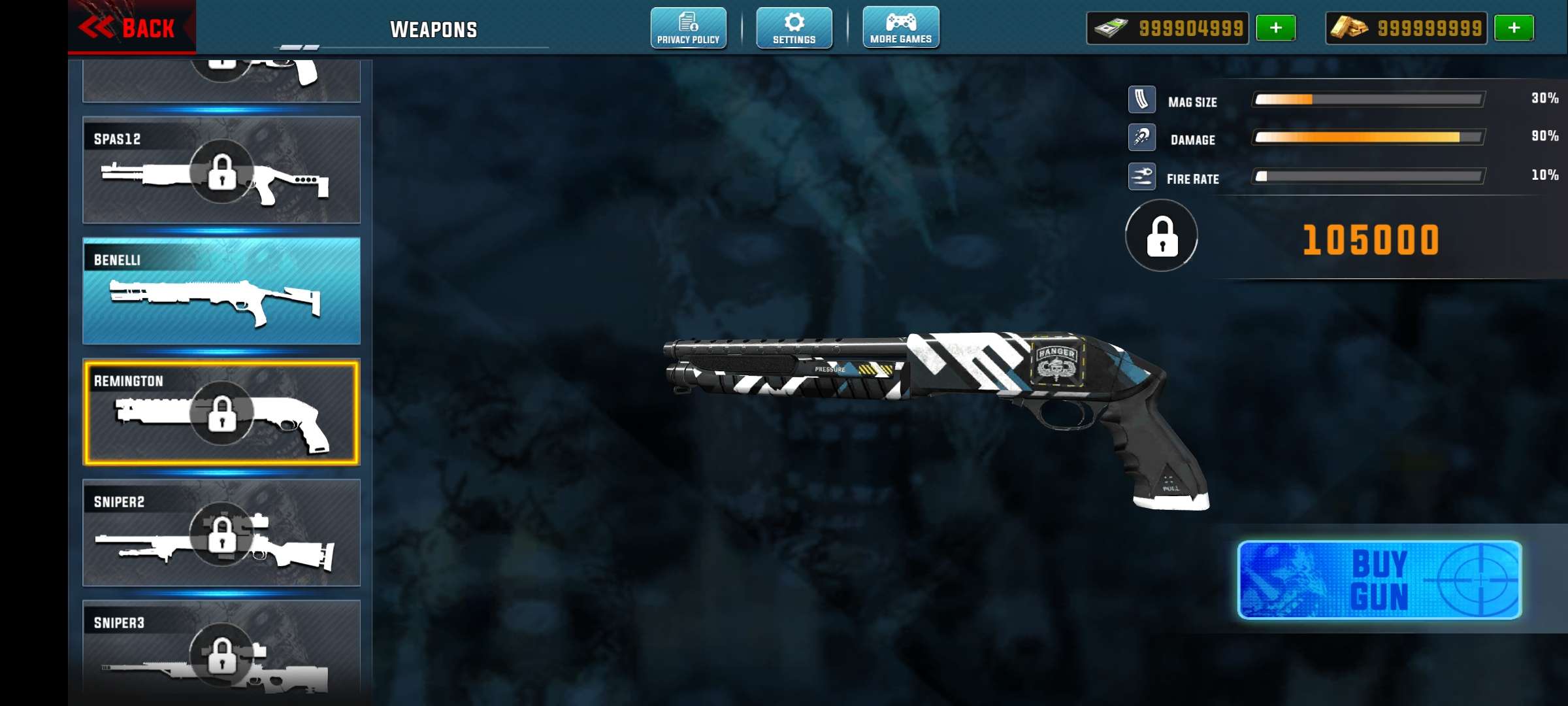Select the Remington shotgun tile
Image resolution: width=1568 pixels, height=706 pixels.
(x=221, y=412)
